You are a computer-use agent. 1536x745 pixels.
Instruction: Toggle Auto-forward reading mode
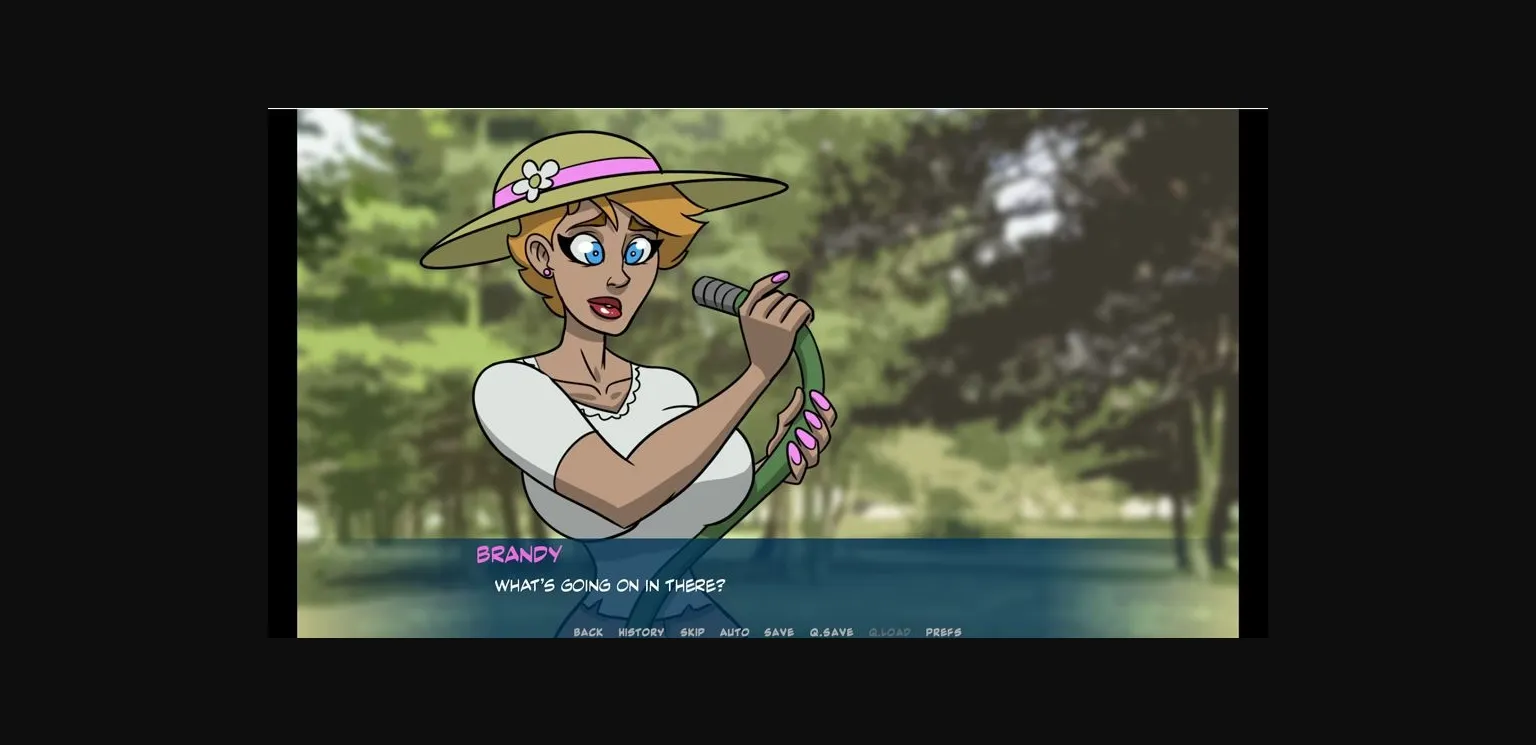(x=735, y=632)
